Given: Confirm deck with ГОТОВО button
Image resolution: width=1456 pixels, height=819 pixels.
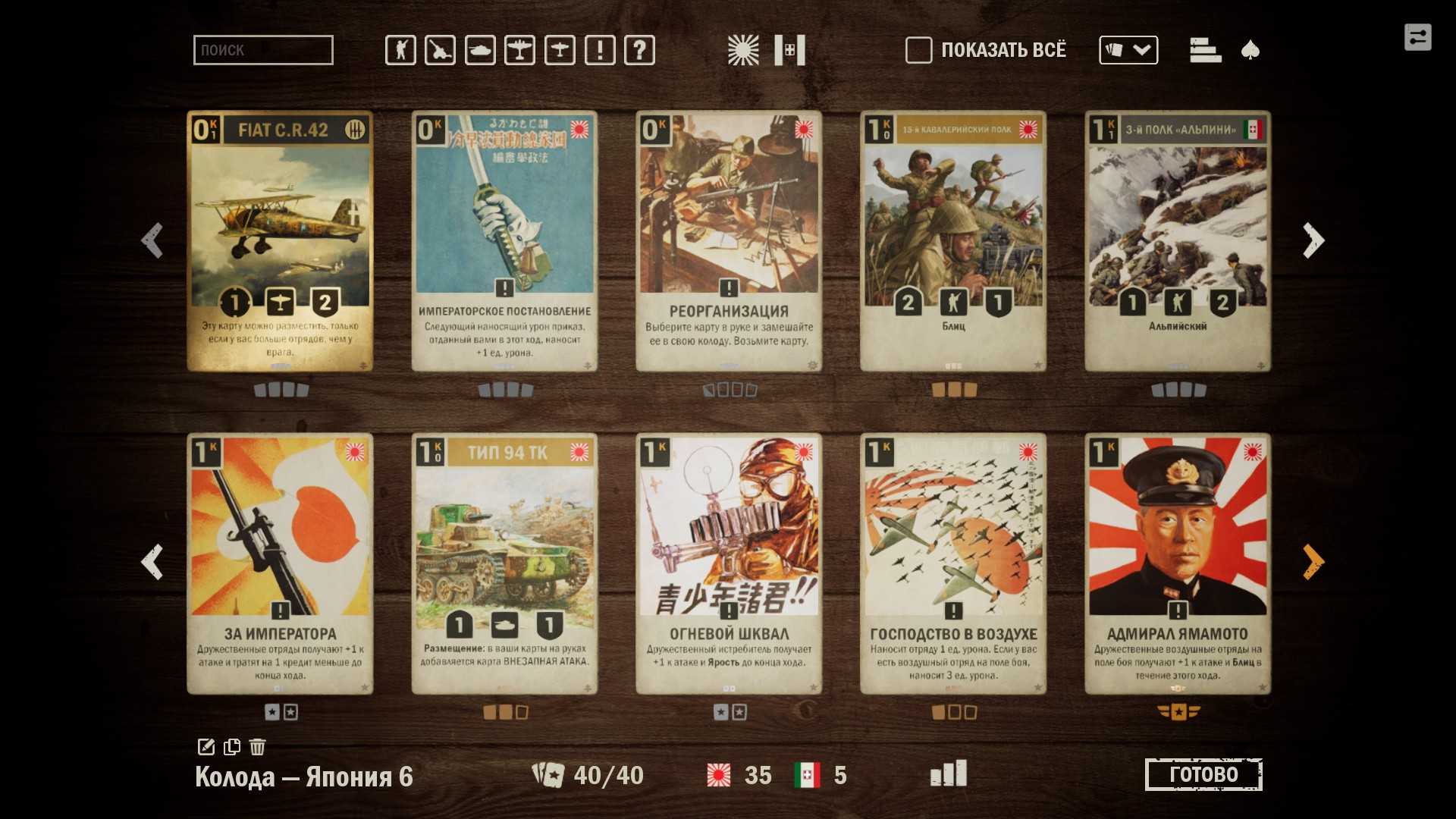Looking at the screenshot, I should coord(1203,774).
